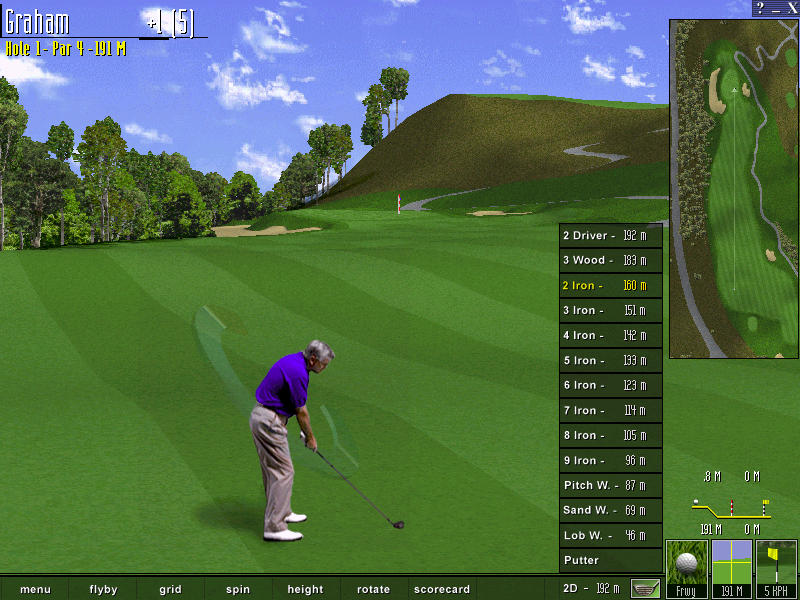800x600 pixels.
Task: Start the hole flyby
Action: (x=103, y=589)
